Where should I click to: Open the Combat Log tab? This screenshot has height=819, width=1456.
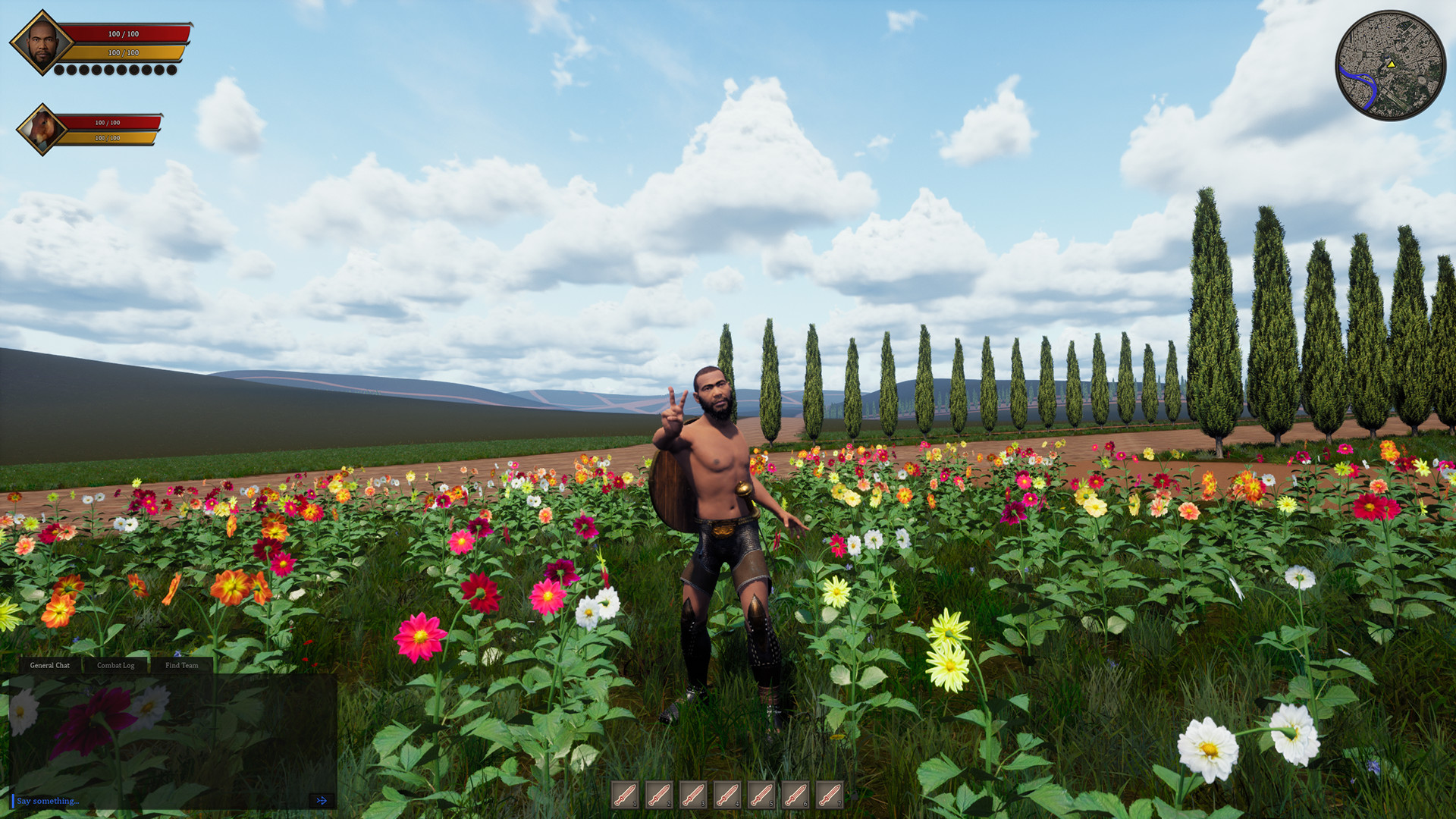coord(115,665)
